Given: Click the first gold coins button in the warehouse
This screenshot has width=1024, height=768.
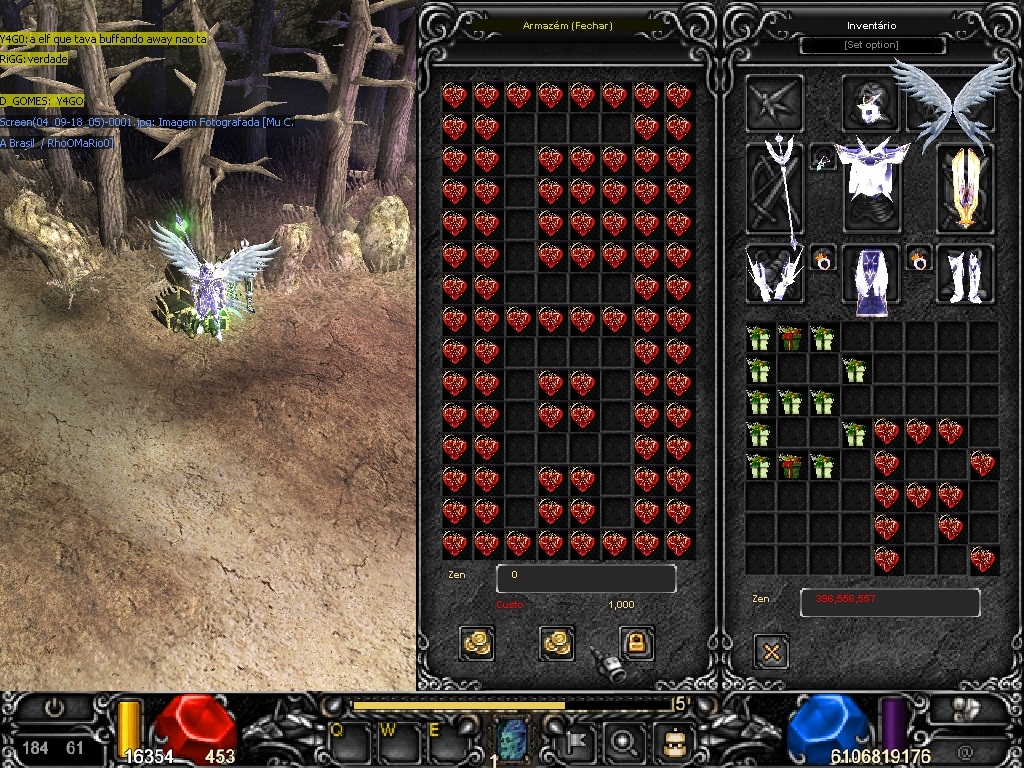Looking at the screenshot, I should pyautogui.click(x=477, y=643).
